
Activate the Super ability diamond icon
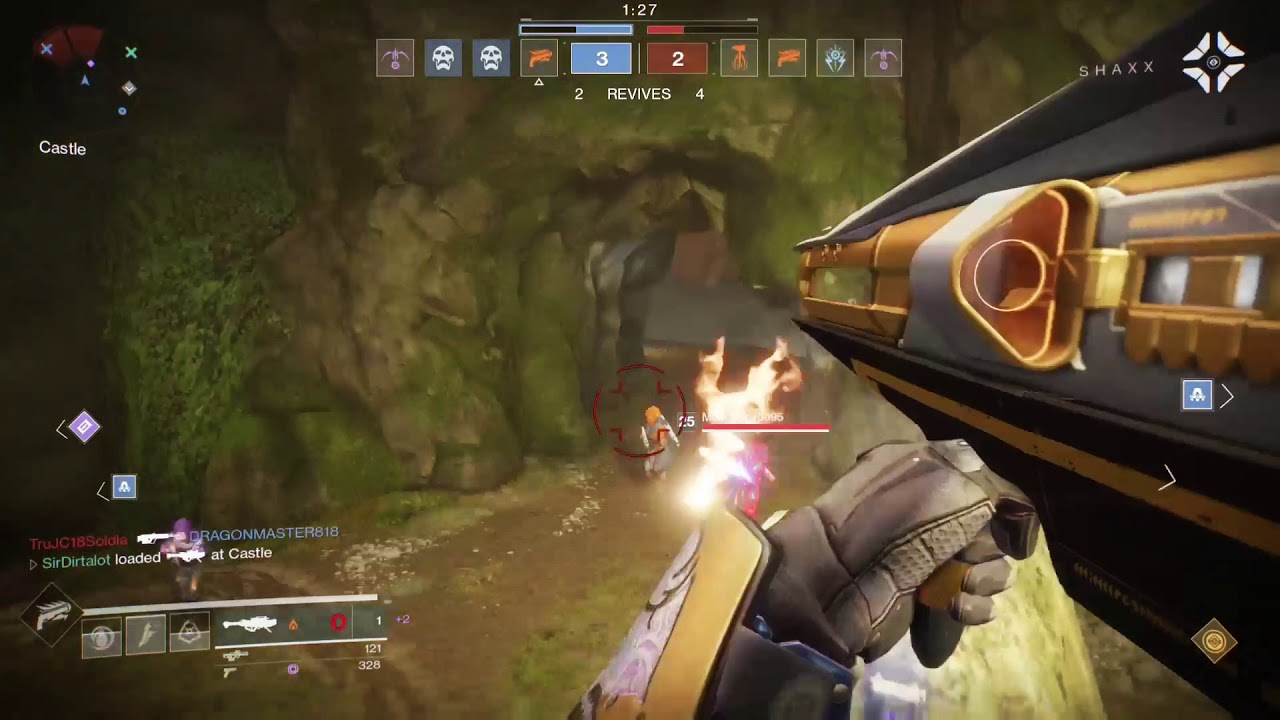pos(53,615)
